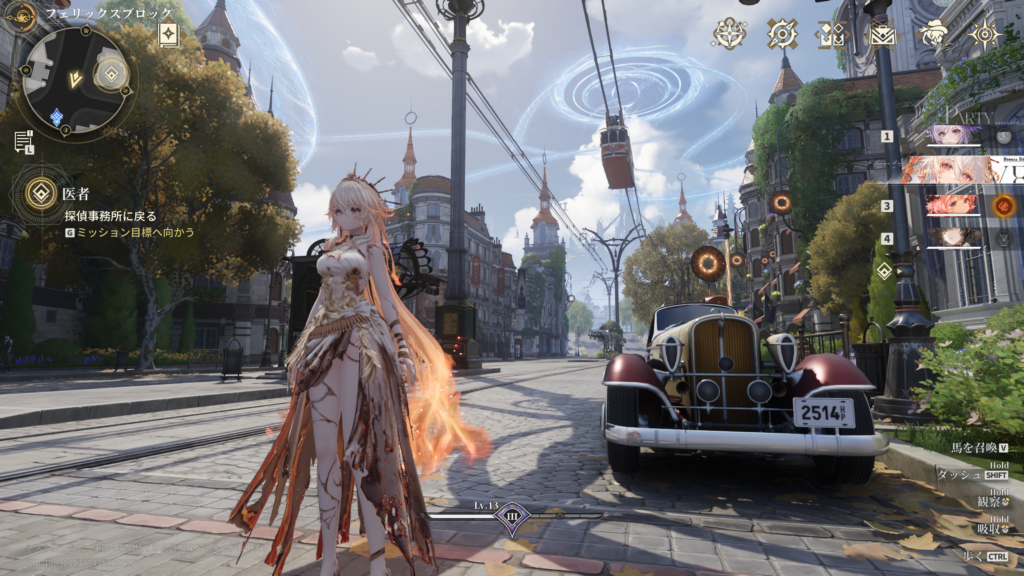This screenshot has height=576, width=1024.
Task: Click the diamond emblem below the party list
Action: click(x=884, y=271)
